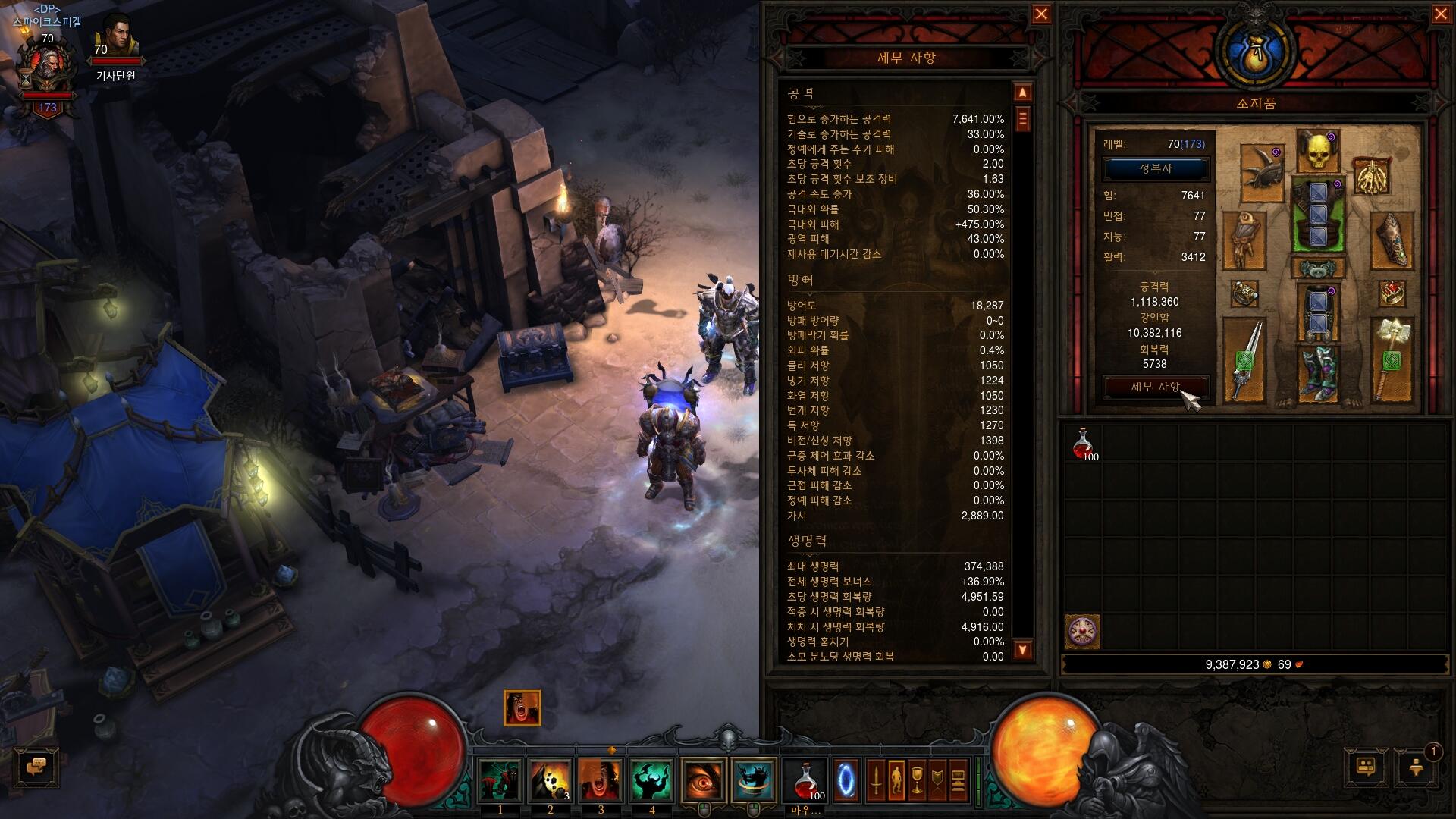Select the spiked shoulder armor slot
Image resolution: width=1456 pixels, height=819 pixels.
pyautogui.click(x=1263, y=172)
